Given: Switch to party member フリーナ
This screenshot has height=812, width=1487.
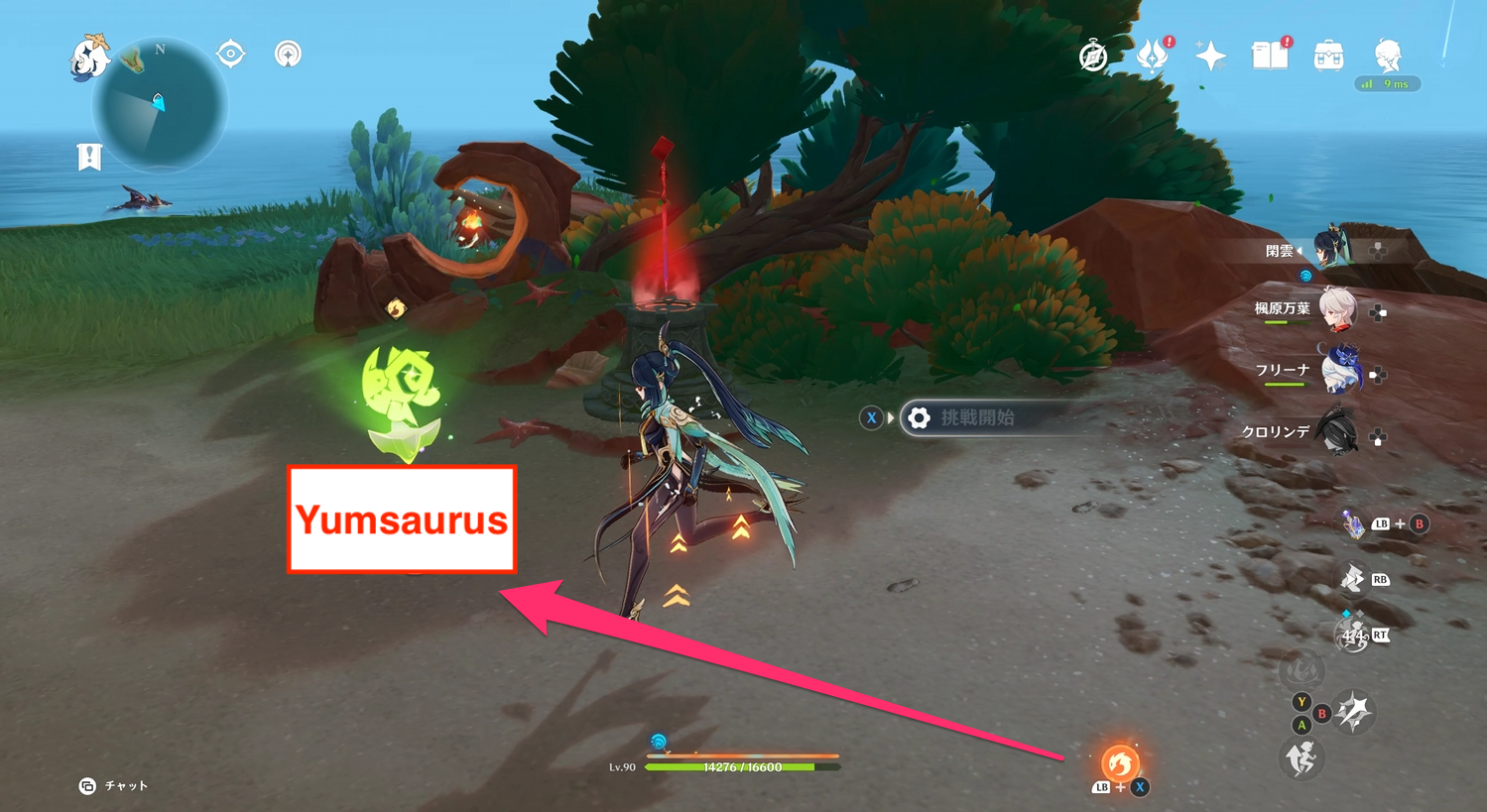Looking at the screenshot, I should tap(1340, 372).
